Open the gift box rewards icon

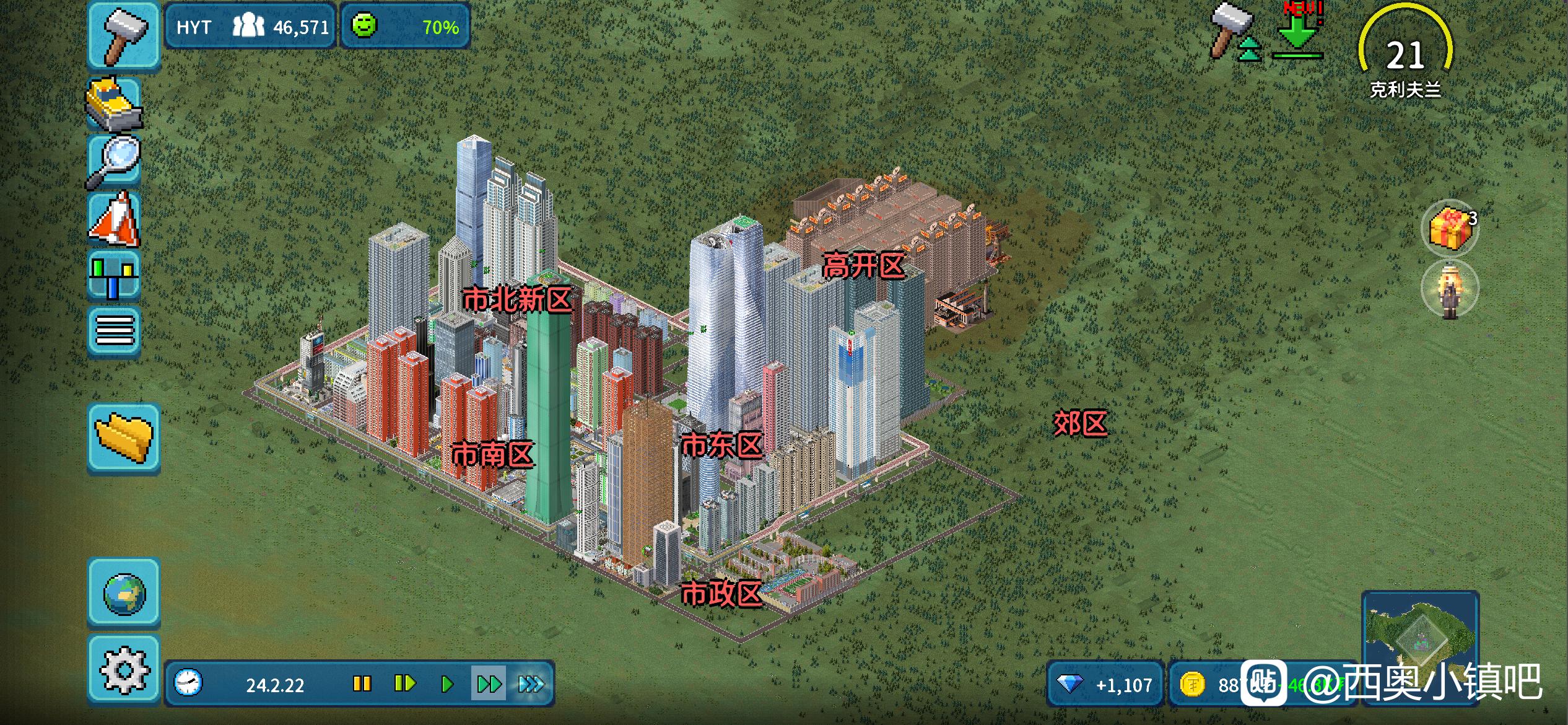point(1450,228)
